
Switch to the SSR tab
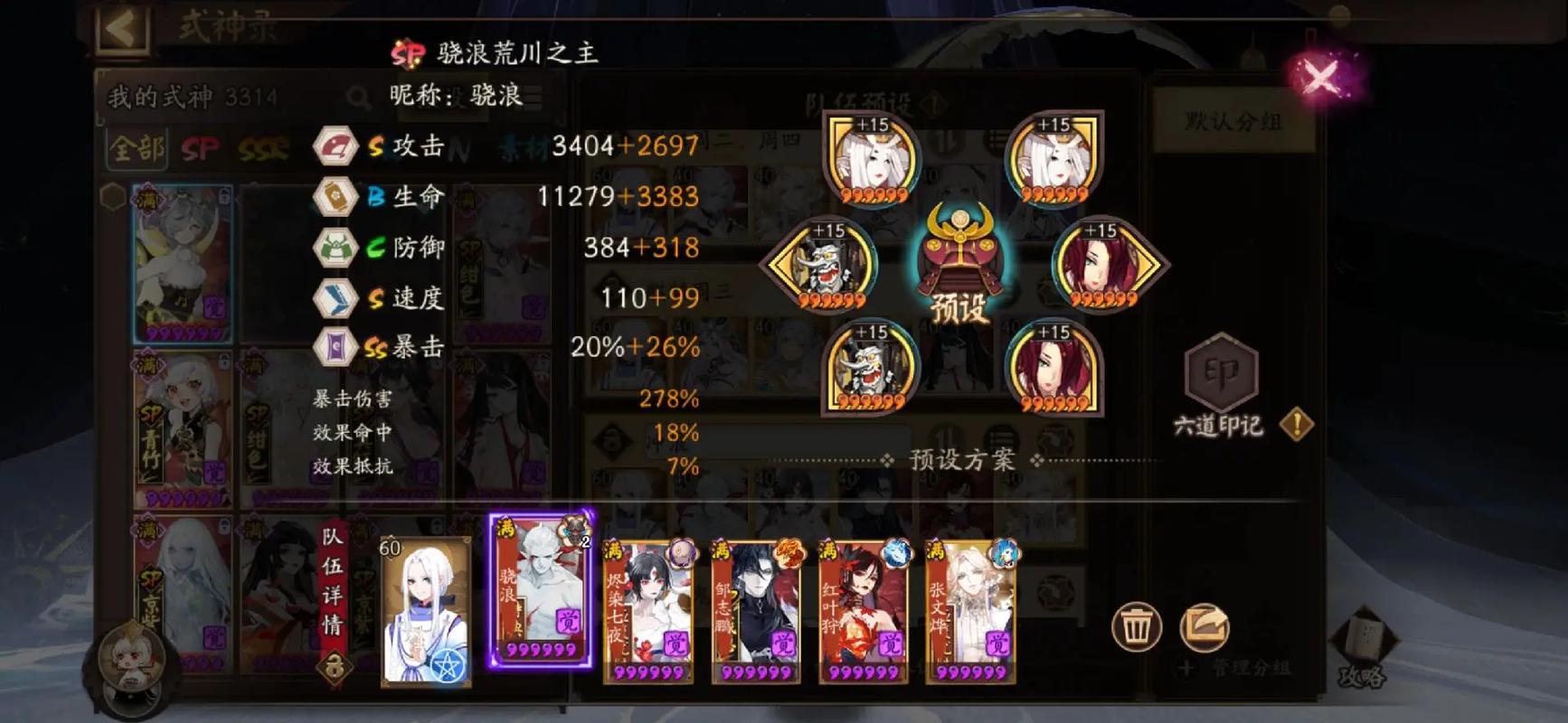coord(264,147)
